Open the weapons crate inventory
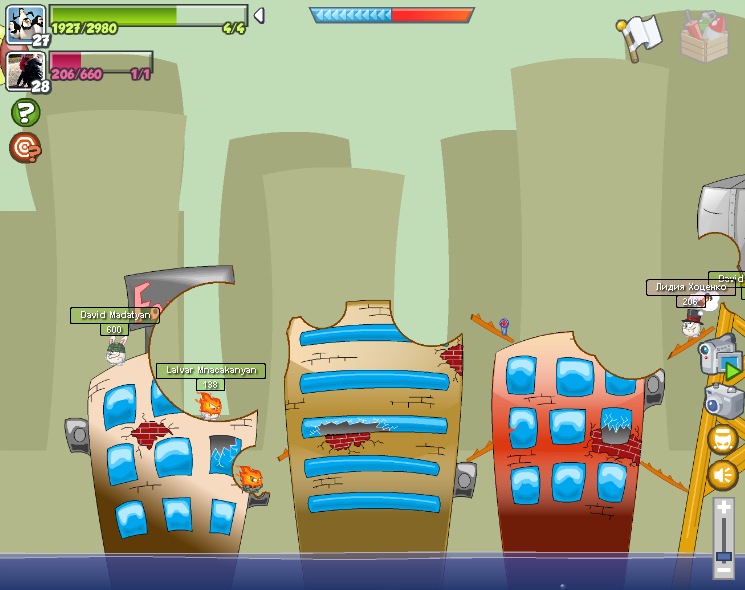This screenshot has width=745, height=590. click(705, 37)
